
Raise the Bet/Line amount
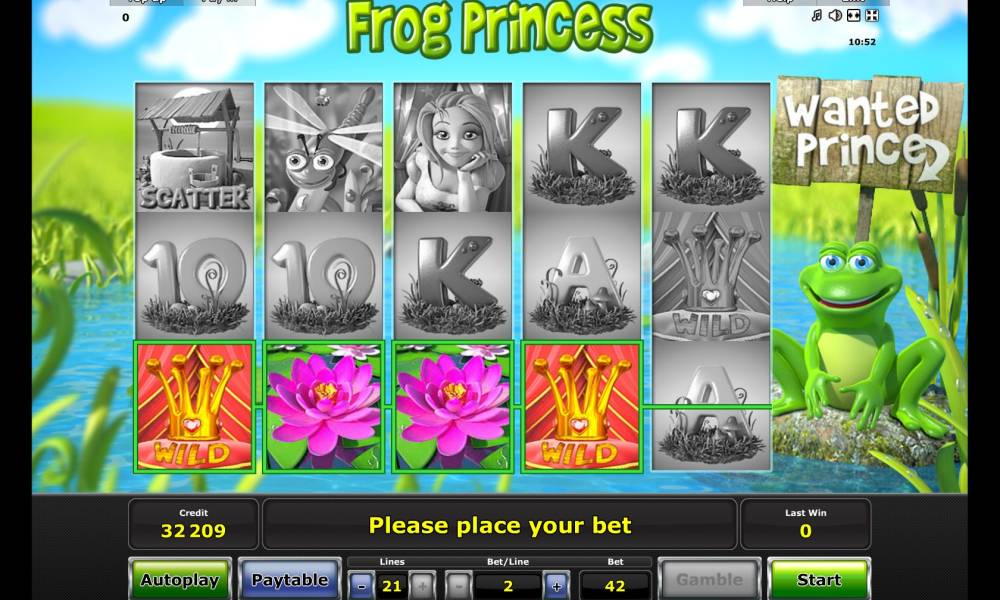pos(556,584)
